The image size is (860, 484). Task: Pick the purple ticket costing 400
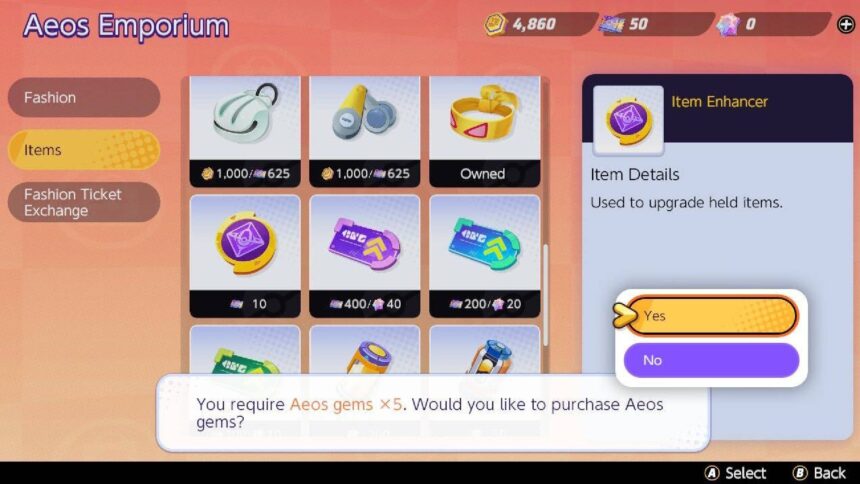(365, 255)
